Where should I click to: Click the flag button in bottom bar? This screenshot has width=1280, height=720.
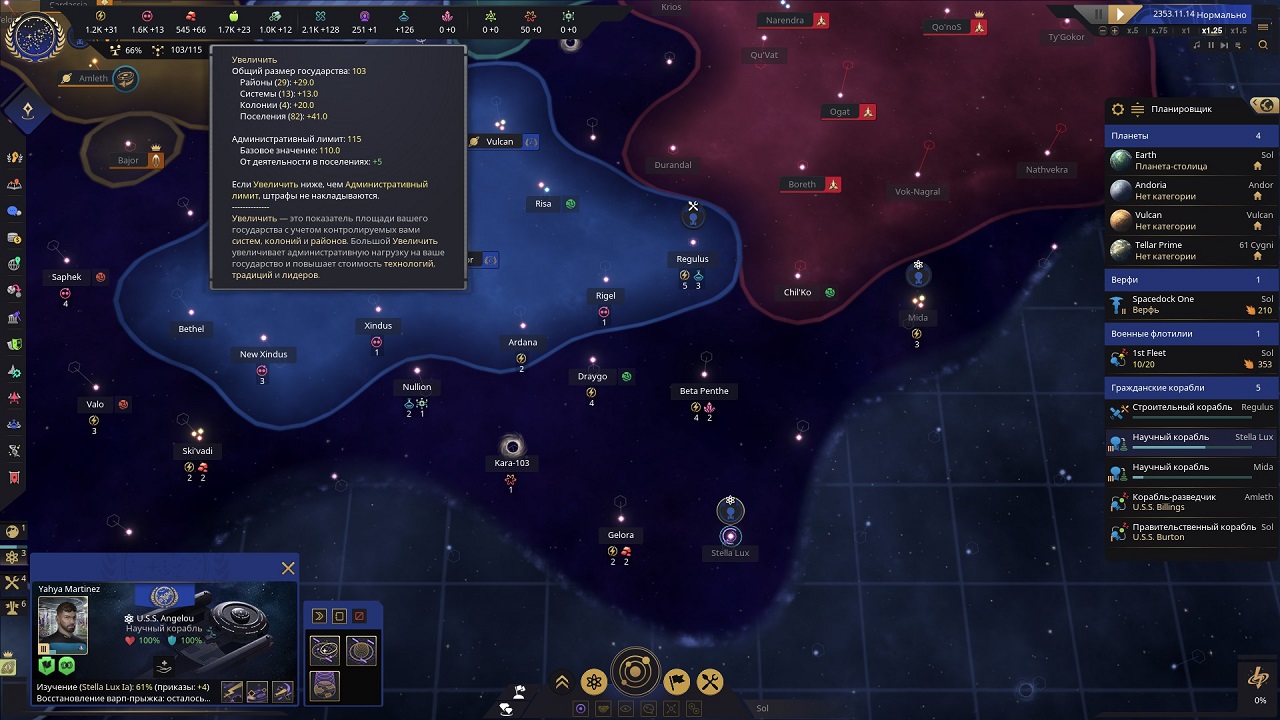click(676, 682)
